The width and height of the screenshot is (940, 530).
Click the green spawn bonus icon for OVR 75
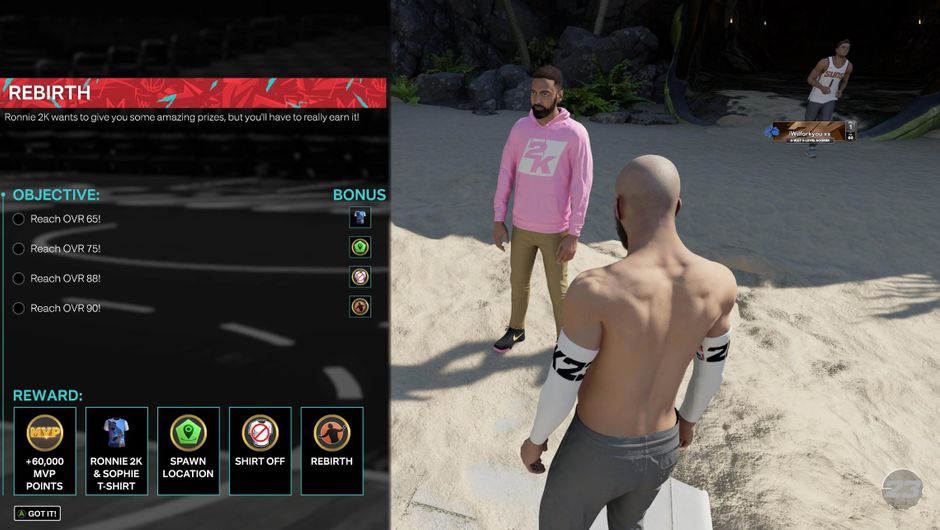point(360,247)
